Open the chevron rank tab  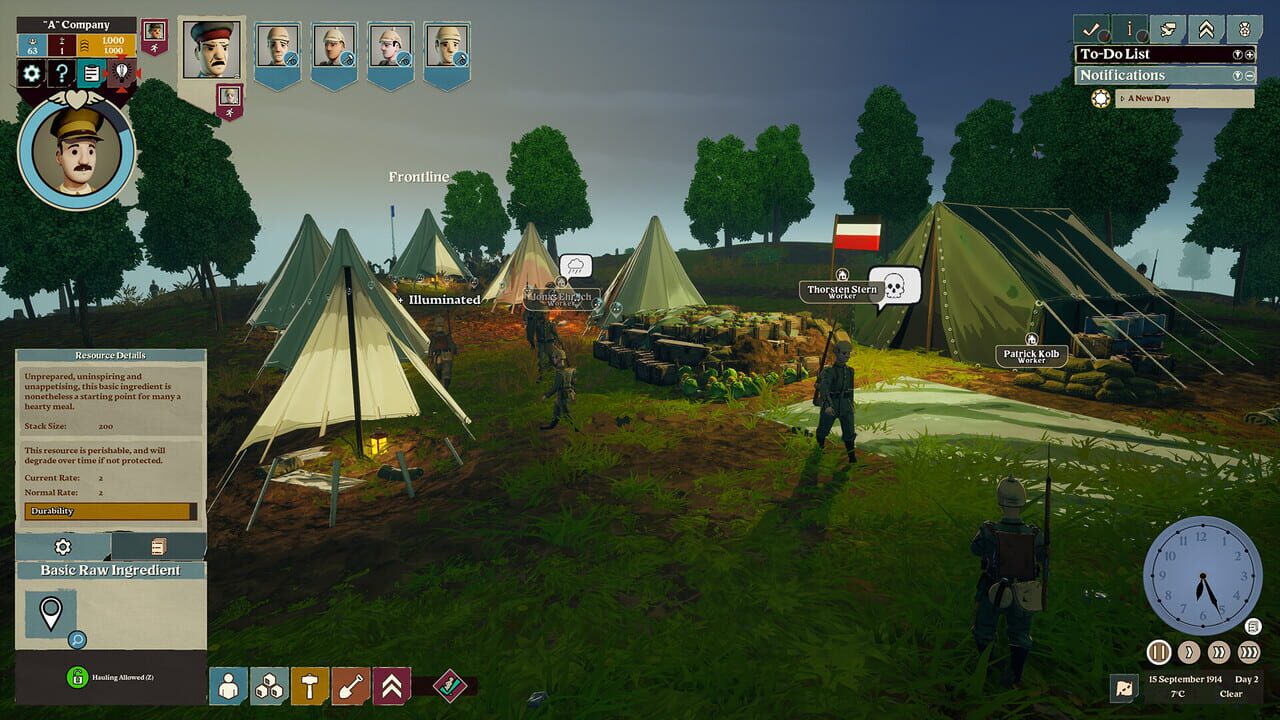(1205, 28)
